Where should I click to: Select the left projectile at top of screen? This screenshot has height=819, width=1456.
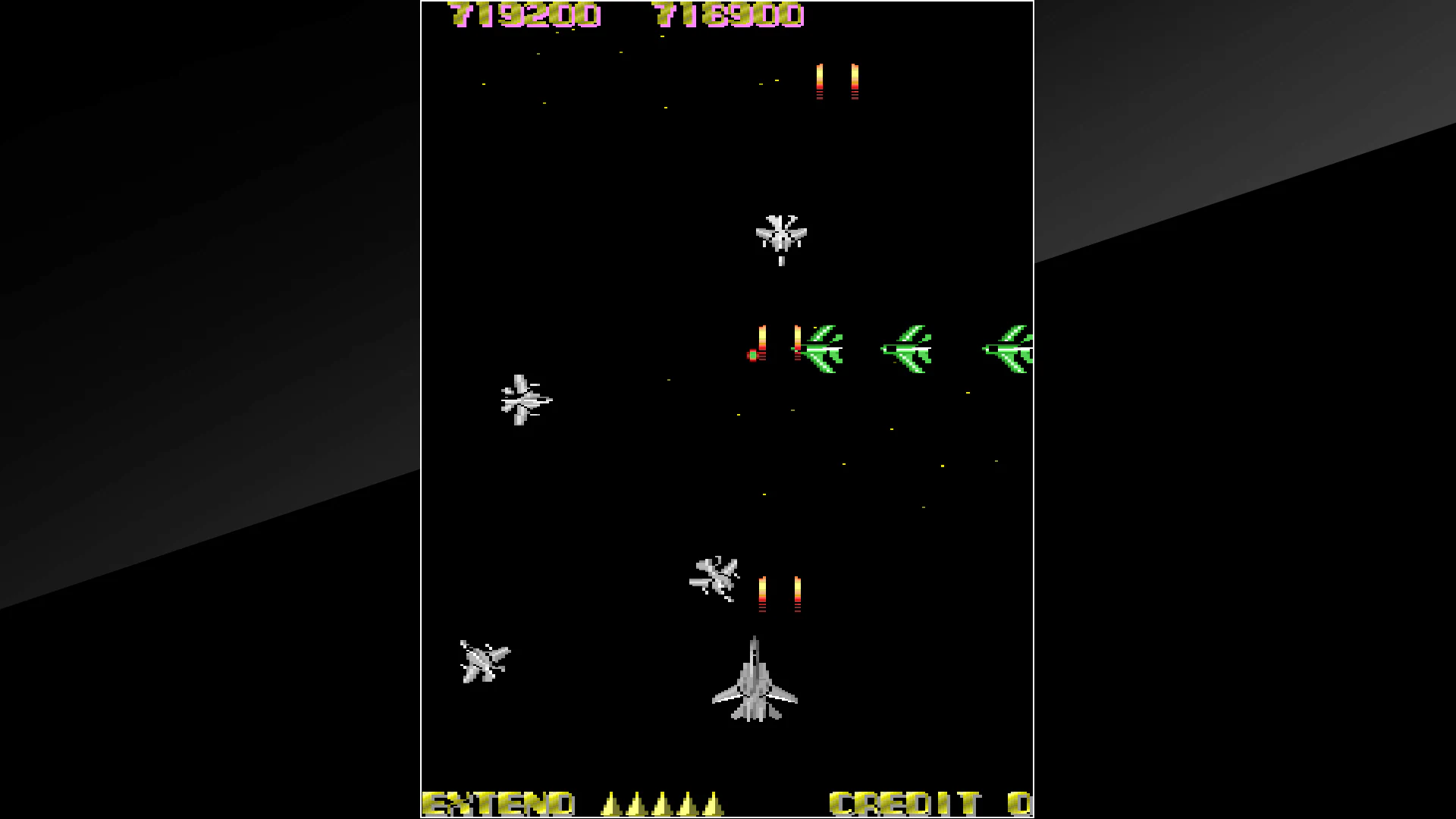[x=818, y=80]
